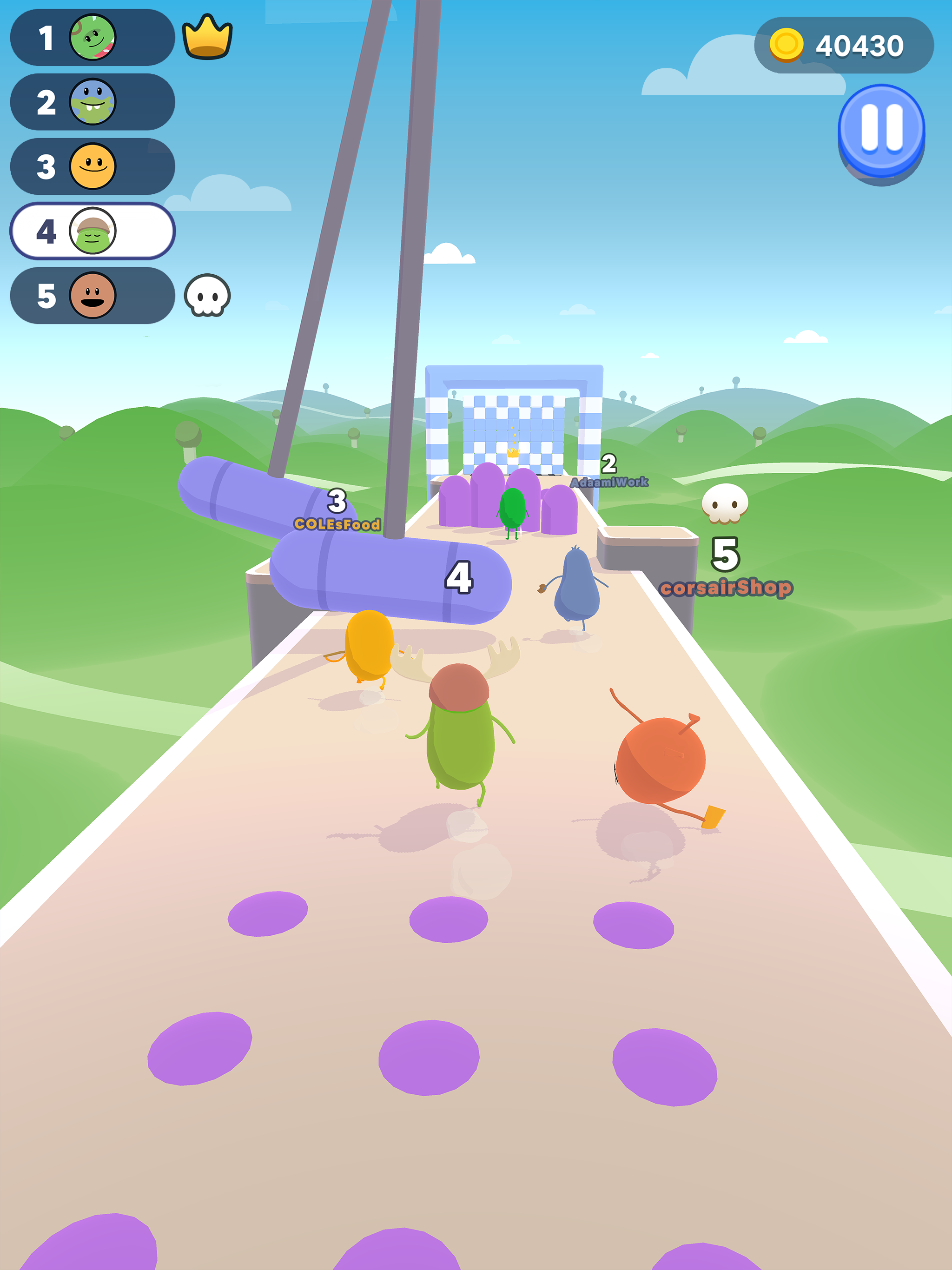The image size is (952, 1270).
Task: Select the highlighted rank 4 leaderboard row
Action: (92, 230)
